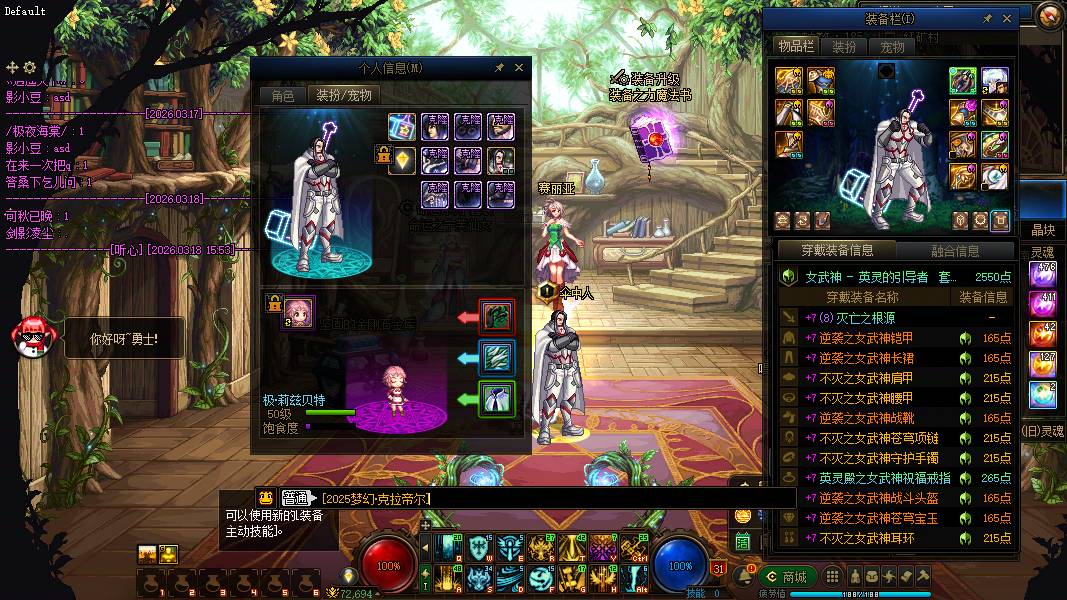Close the 个人信息 personal info window
The image size is (1067, 600).
click(519, 68)
